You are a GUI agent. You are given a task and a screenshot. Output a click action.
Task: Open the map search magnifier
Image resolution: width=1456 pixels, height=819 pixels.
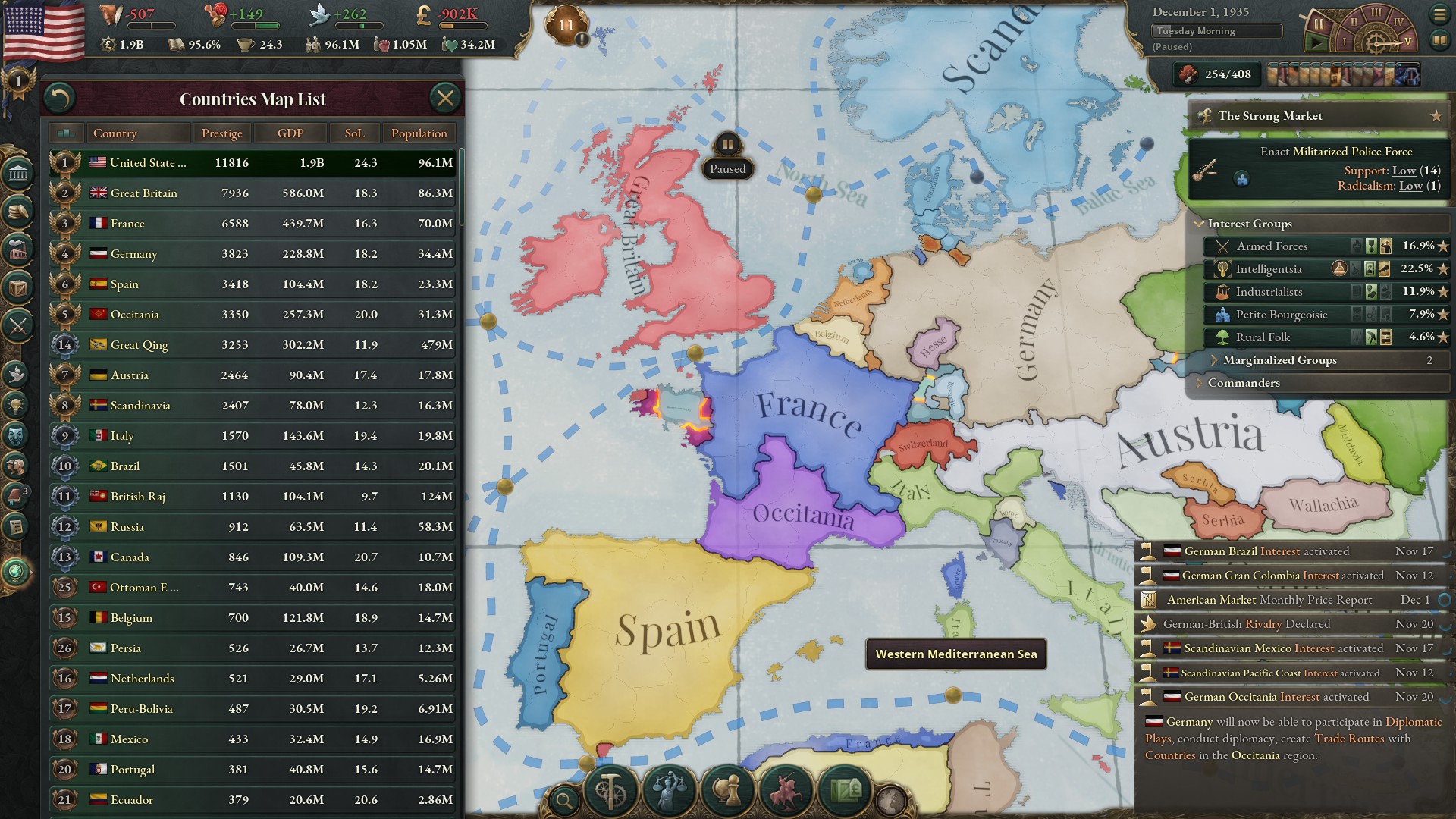(564, 799)
